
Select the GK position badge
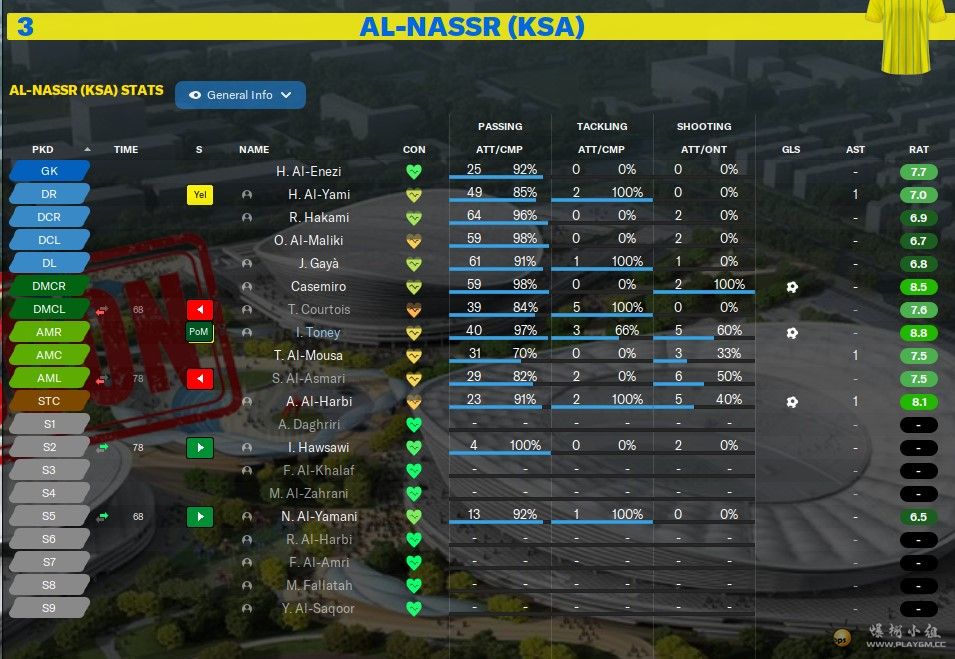tap(49, 171)
